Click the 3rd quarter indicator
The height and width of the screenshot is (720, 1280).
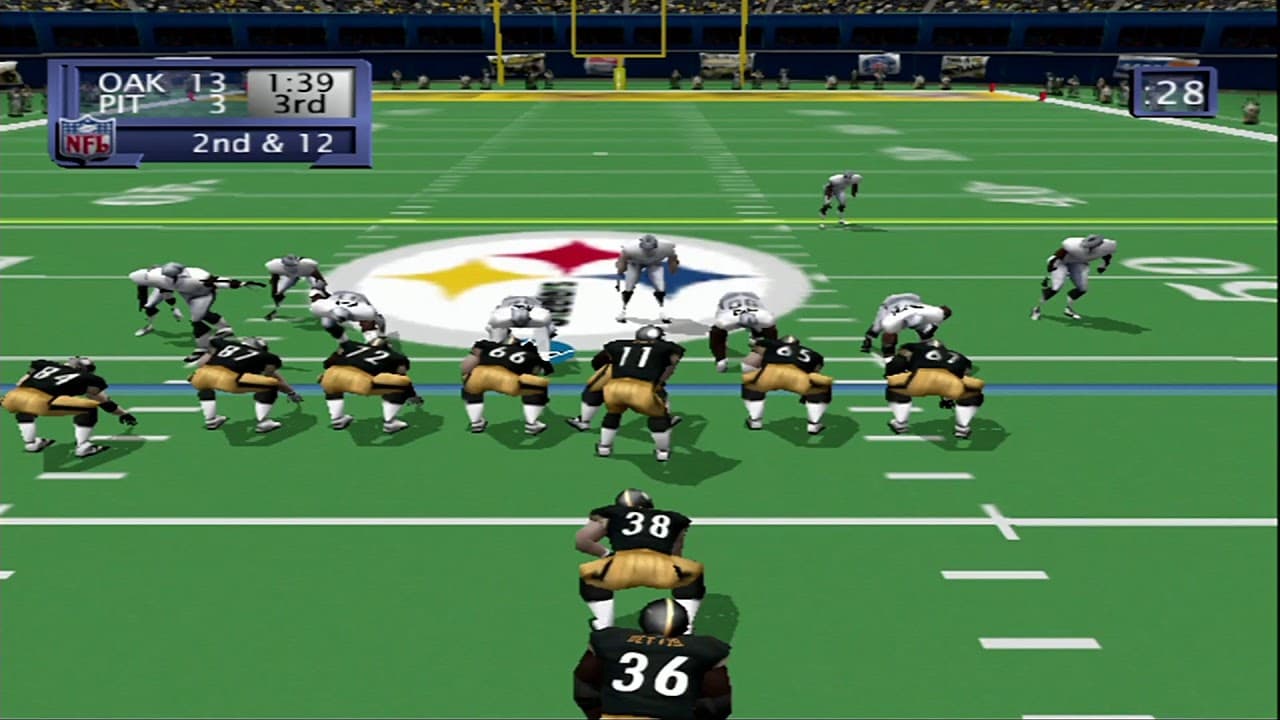(x=303, y=103)
